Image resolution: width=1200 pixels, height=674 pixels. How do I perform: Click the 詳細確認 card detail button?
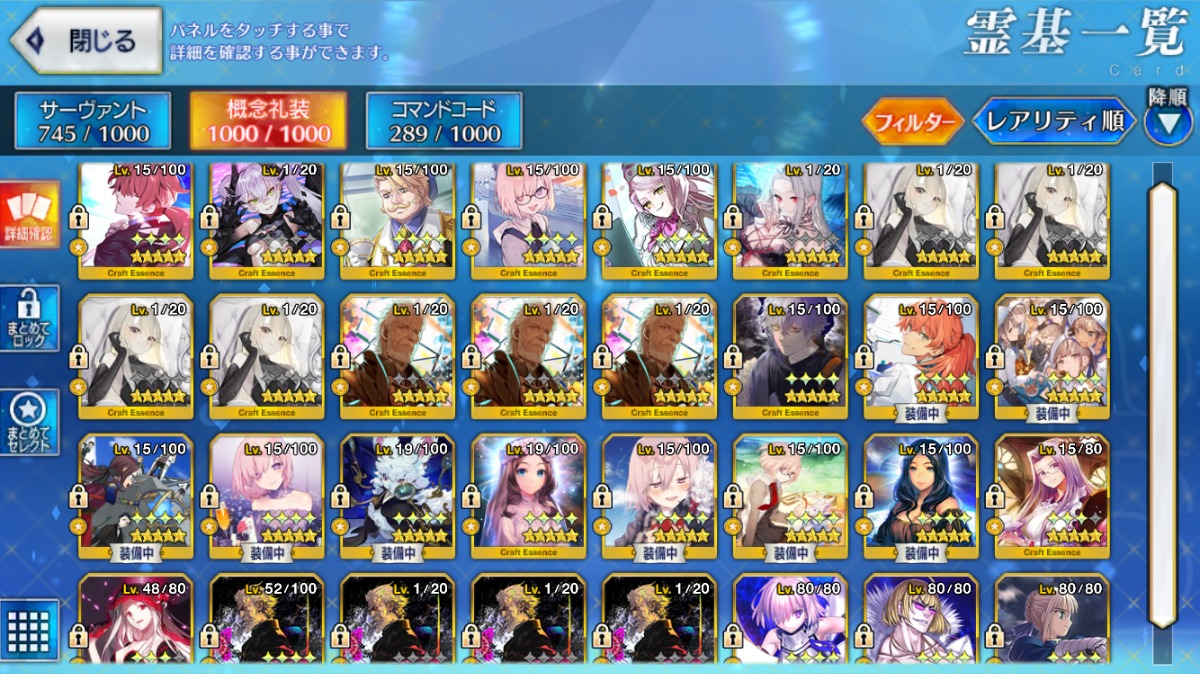coord(29,213)
